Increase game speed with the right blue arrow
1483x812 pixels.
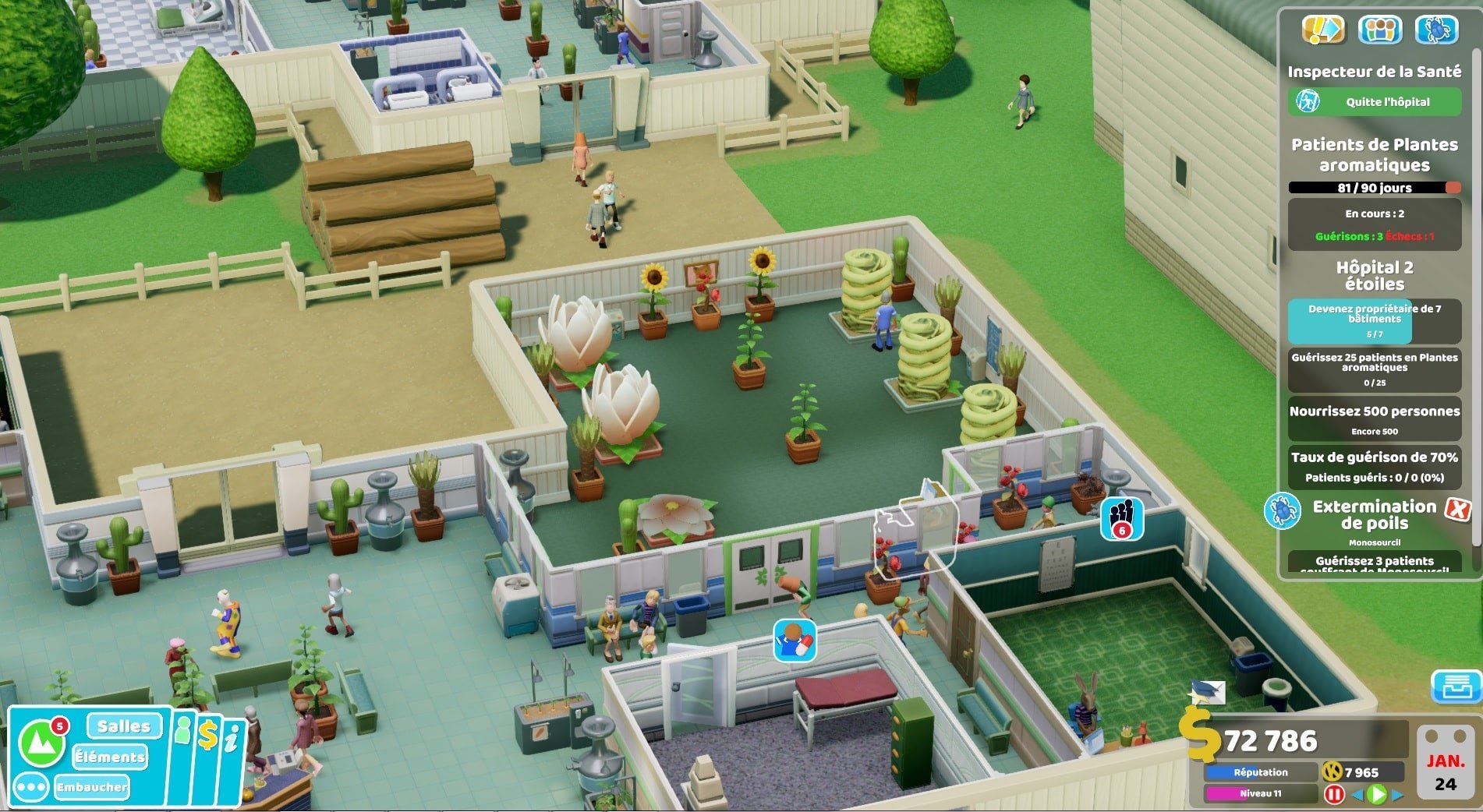pyautogui.click(x=1396, y=795)
